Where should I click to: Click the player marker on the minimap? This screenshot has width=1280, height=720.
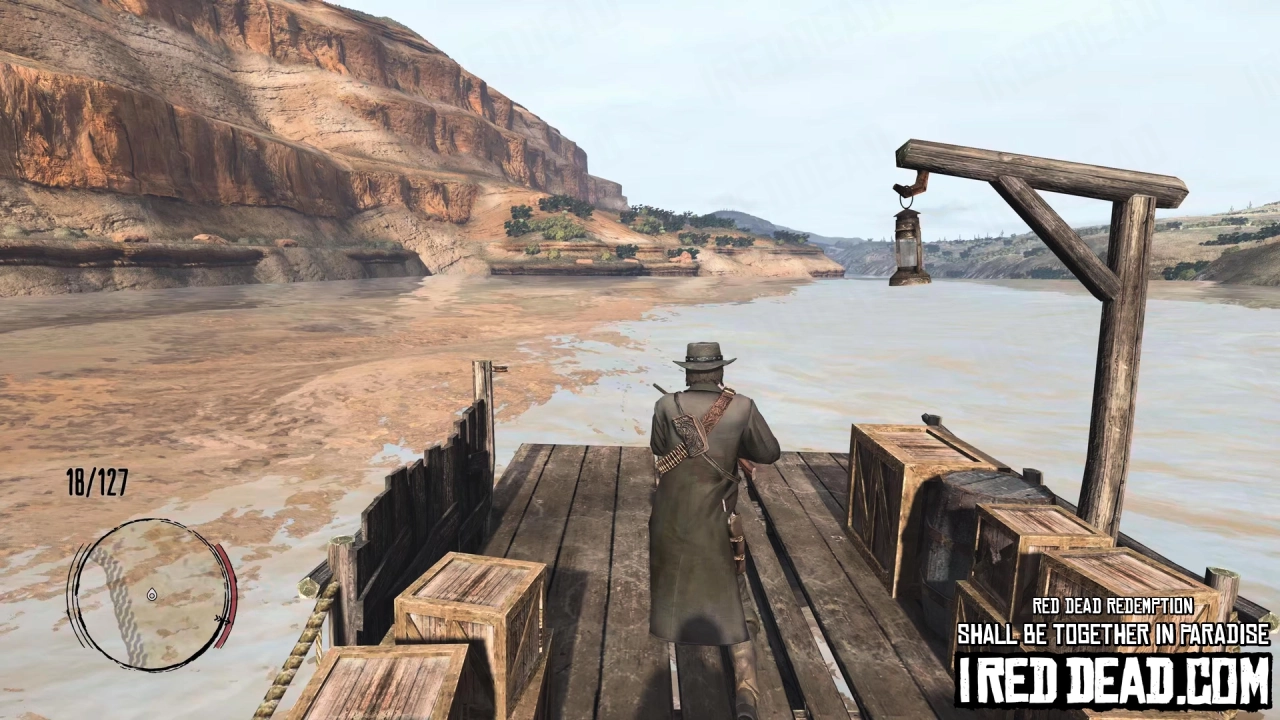(153, 595)
